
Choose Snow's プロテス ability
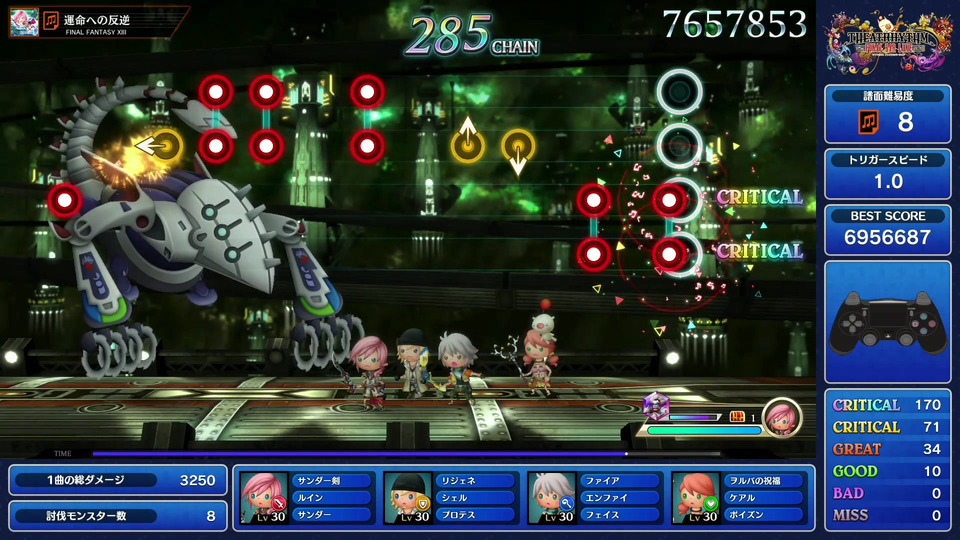click(x=476, y=515)
